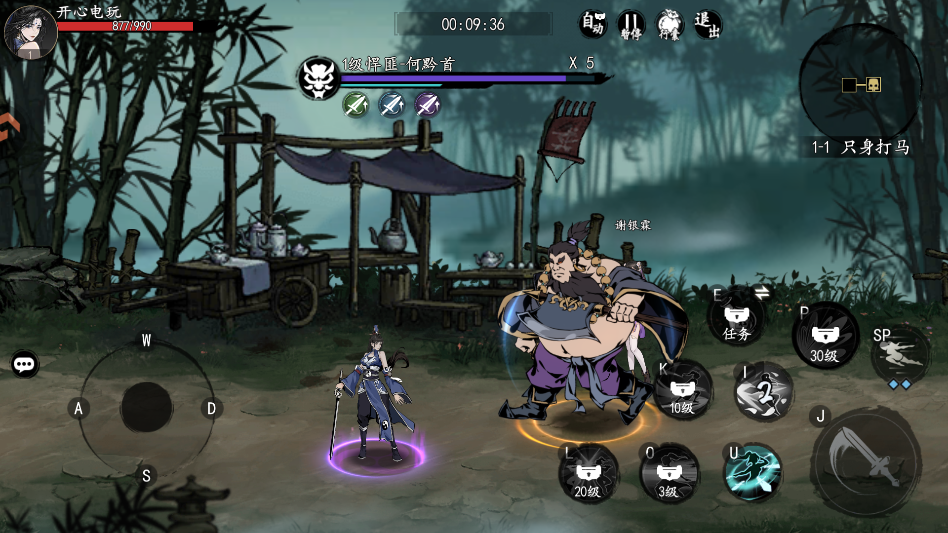The width and height of the screenshot is (948, 533).
Task: Click the skill swap arrows icon
Action: pos(761,292)
